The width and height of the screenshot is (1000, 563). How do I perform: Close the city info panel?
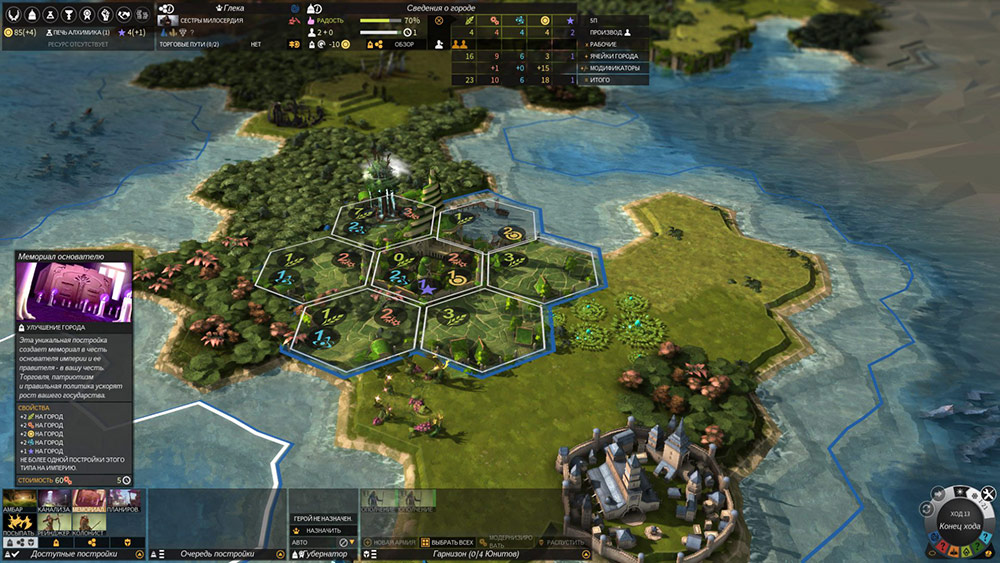click(438, 20)
